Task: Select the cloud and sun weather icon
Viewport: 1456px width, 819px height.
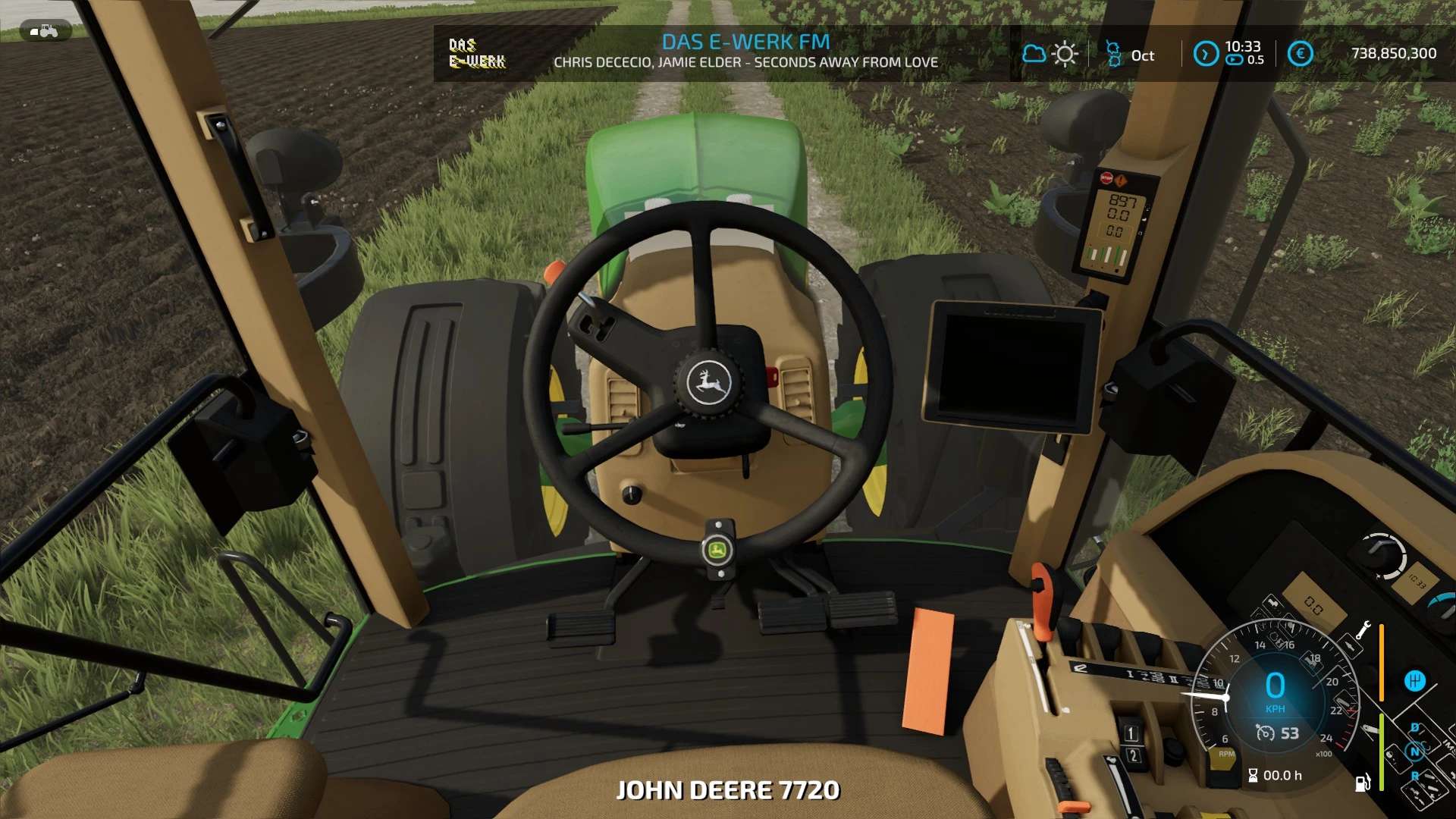Action: tap(1050, 54)
